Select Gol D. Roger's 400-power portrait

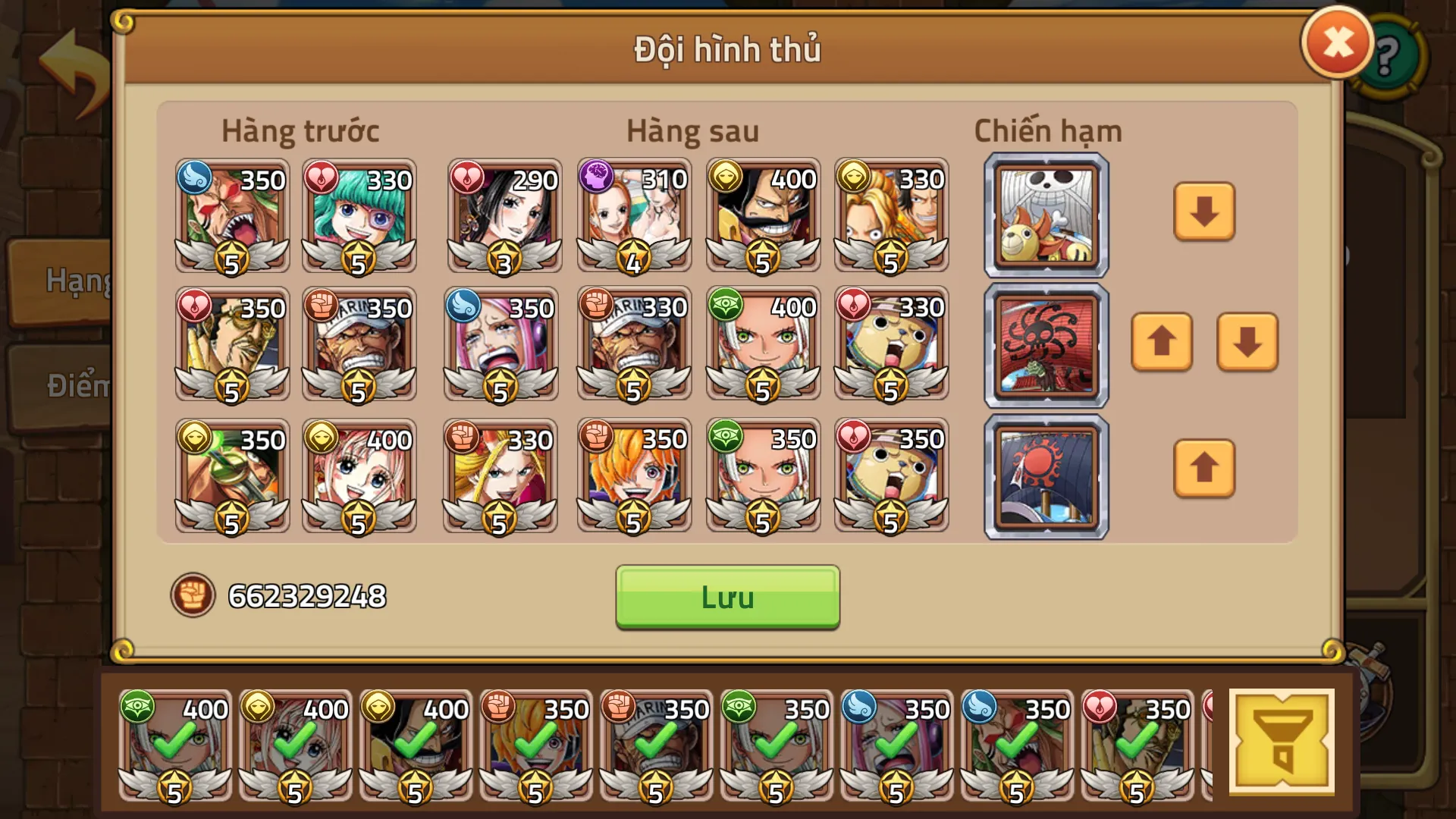(762, 218)
